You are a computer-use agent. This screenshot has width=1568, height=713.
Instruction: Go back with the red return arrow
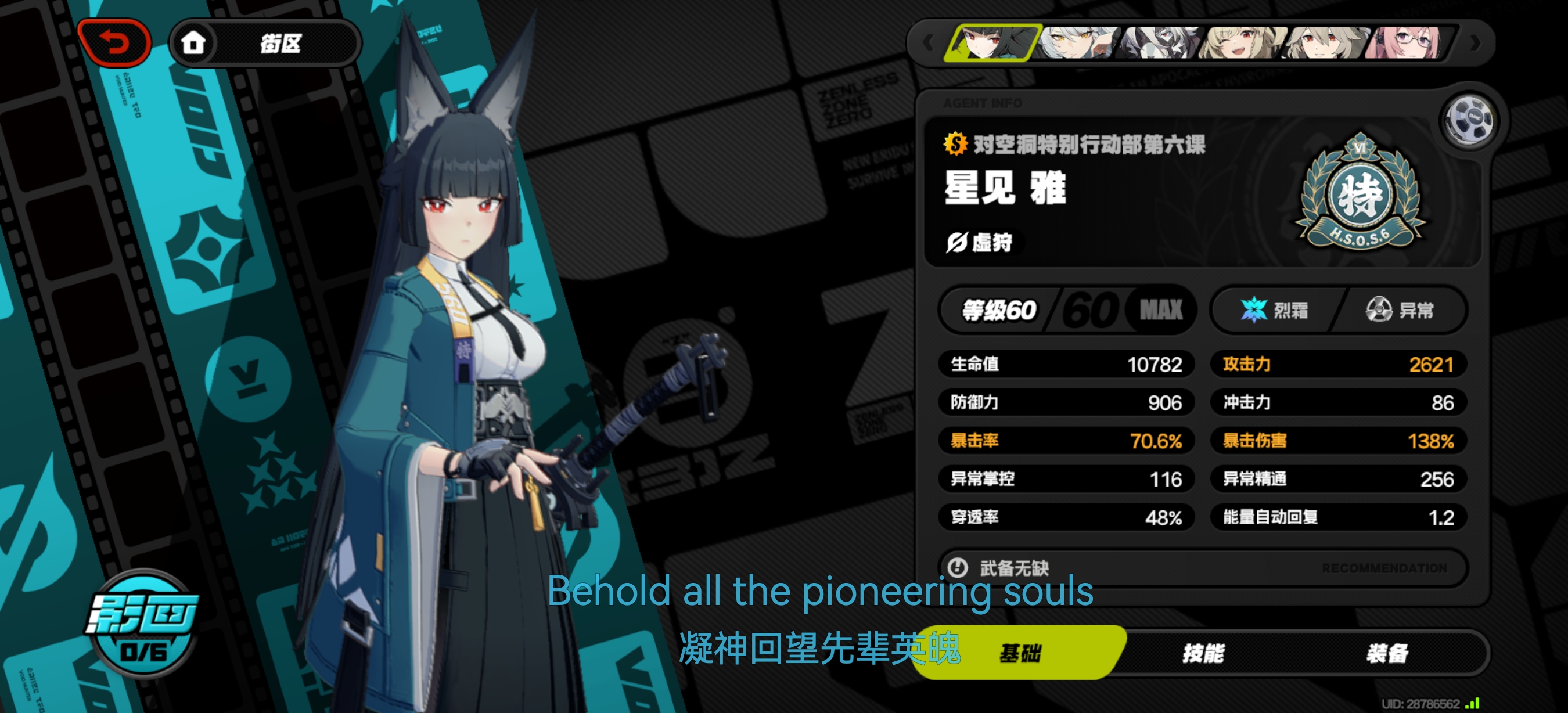[x=114, y=42]
